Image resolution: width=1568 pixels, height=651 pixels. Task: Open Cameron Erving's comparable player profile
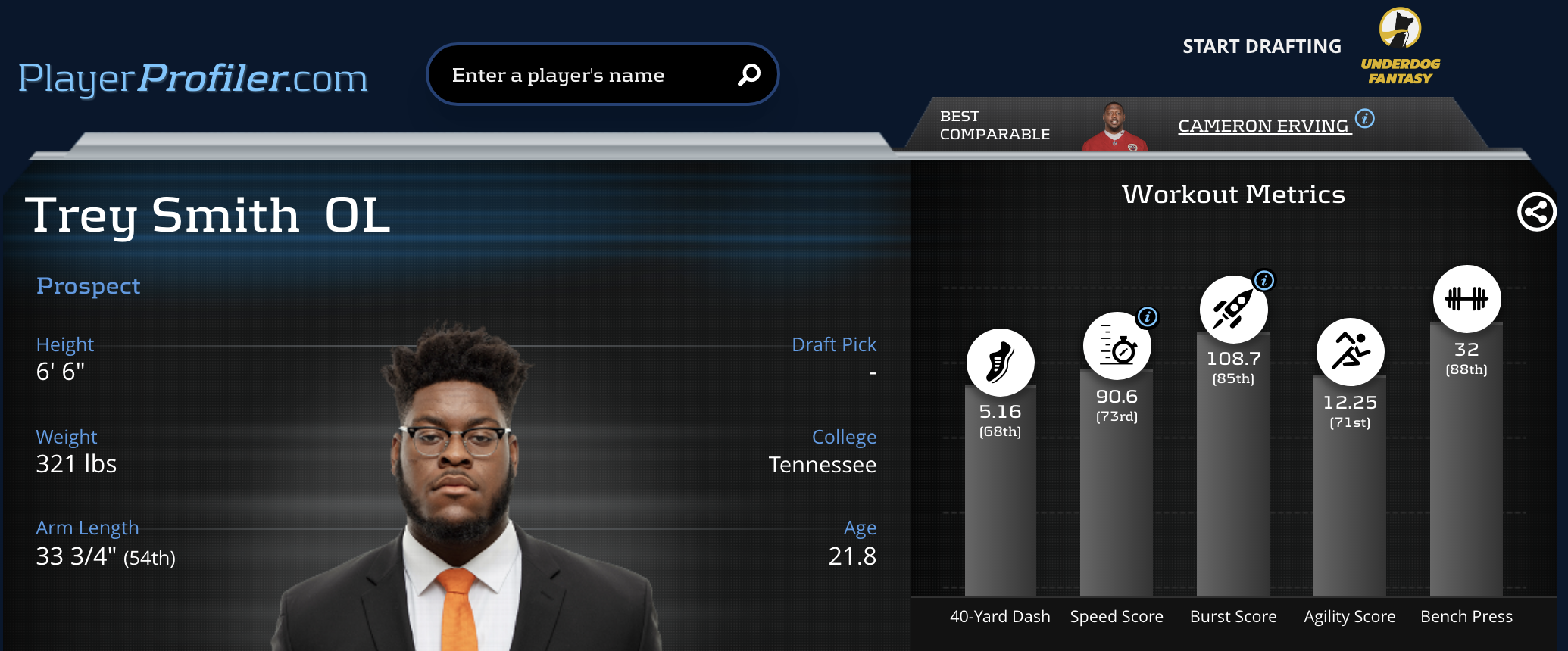(x=1263, y=126)
